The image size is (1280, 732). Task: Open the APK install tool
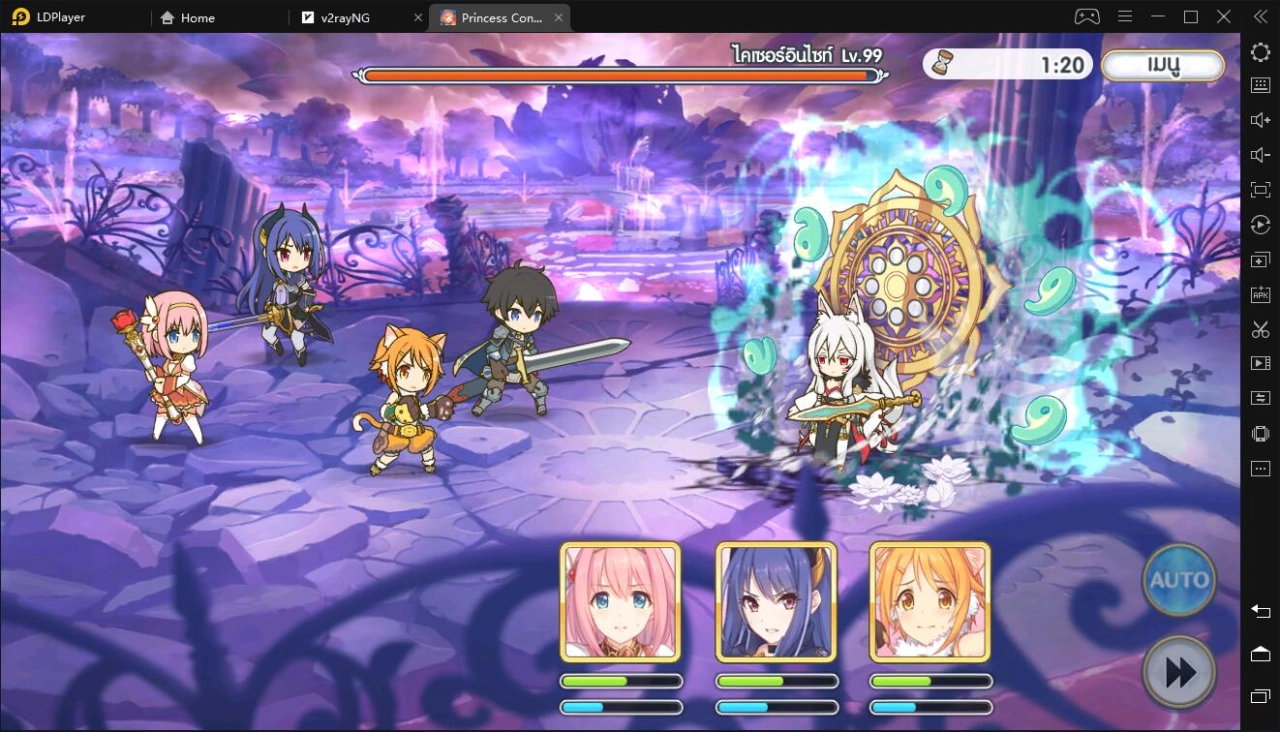point(1259,294)
